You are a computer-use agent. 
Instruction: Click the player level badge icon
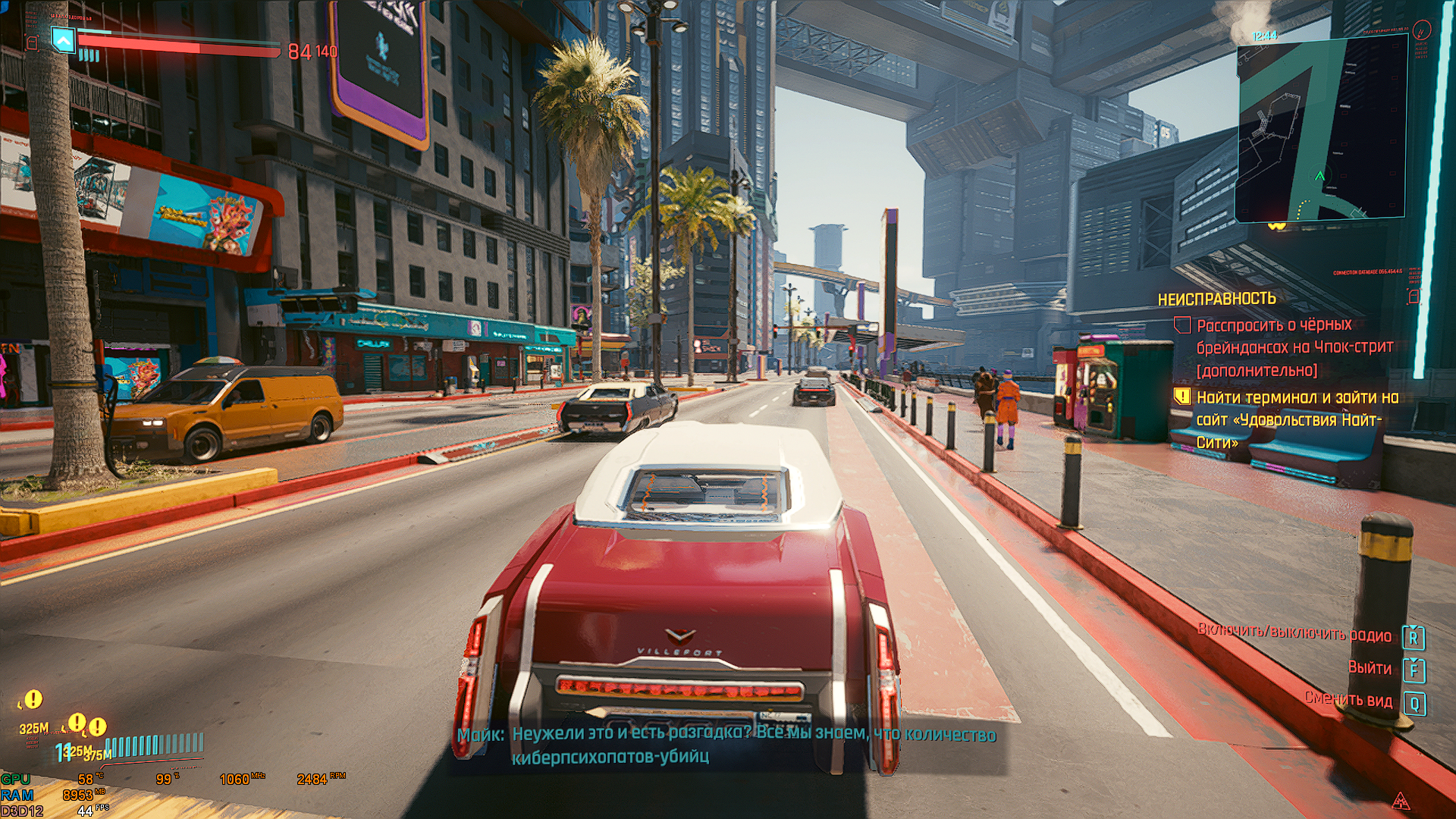coord(64,40)
